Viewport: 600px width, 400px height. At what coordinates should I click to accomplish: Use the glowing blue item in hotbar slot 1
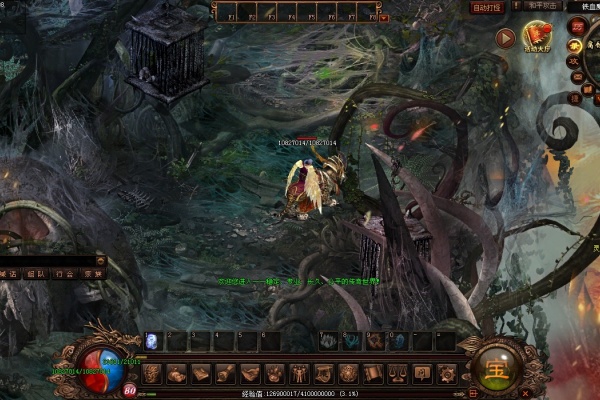click(x=152, y=341)
